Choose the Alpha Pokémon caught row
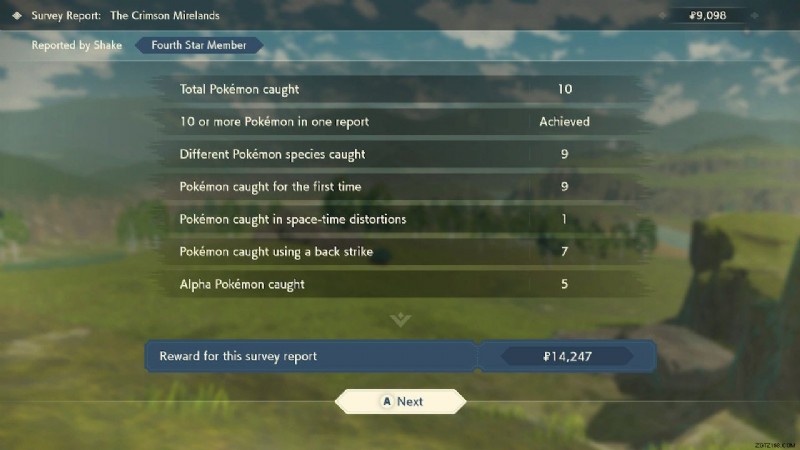The height and width of the screenshot is (450, 800). pos(400,284)
